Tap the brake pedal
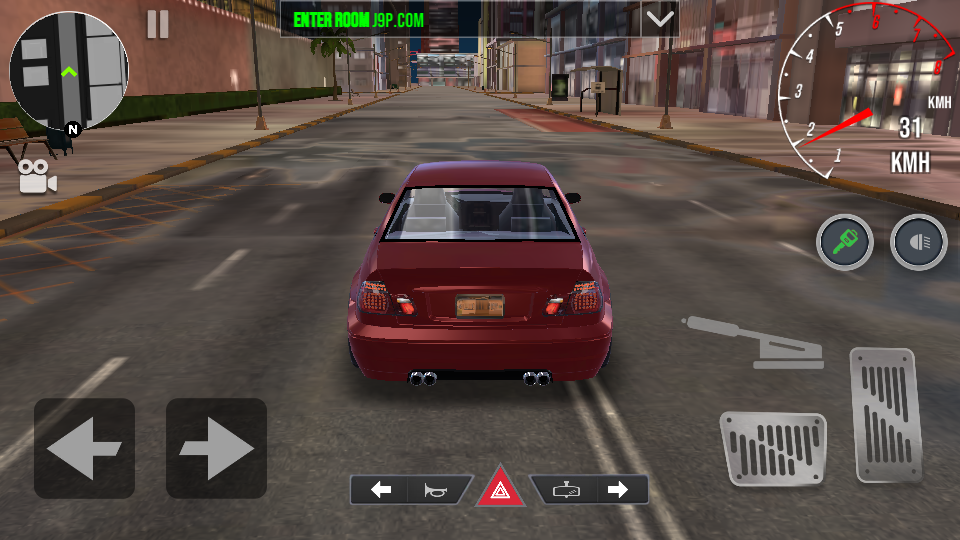Viewport: 960px width, 540px height. pos(772,449)
